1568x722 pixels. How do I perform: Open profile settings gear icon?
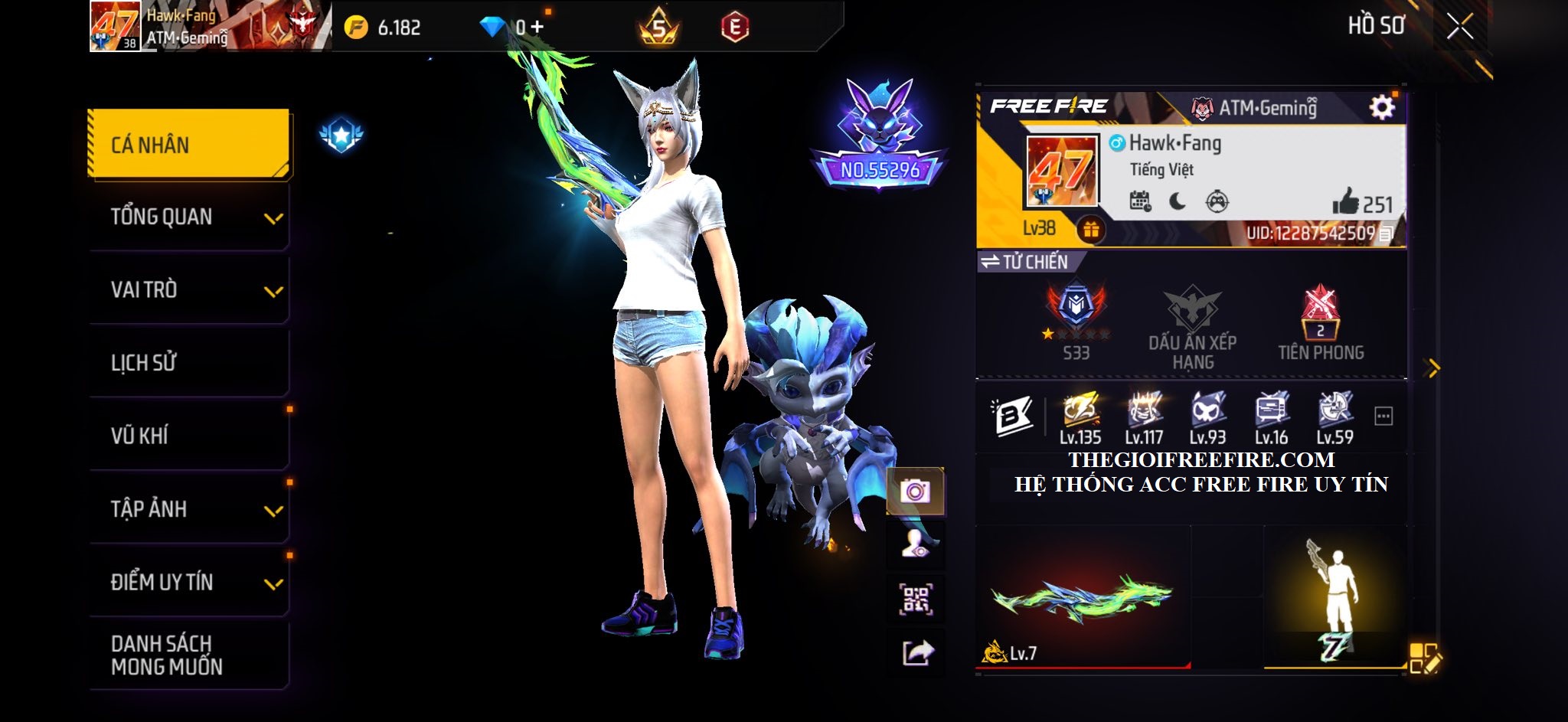point(1381,107)
